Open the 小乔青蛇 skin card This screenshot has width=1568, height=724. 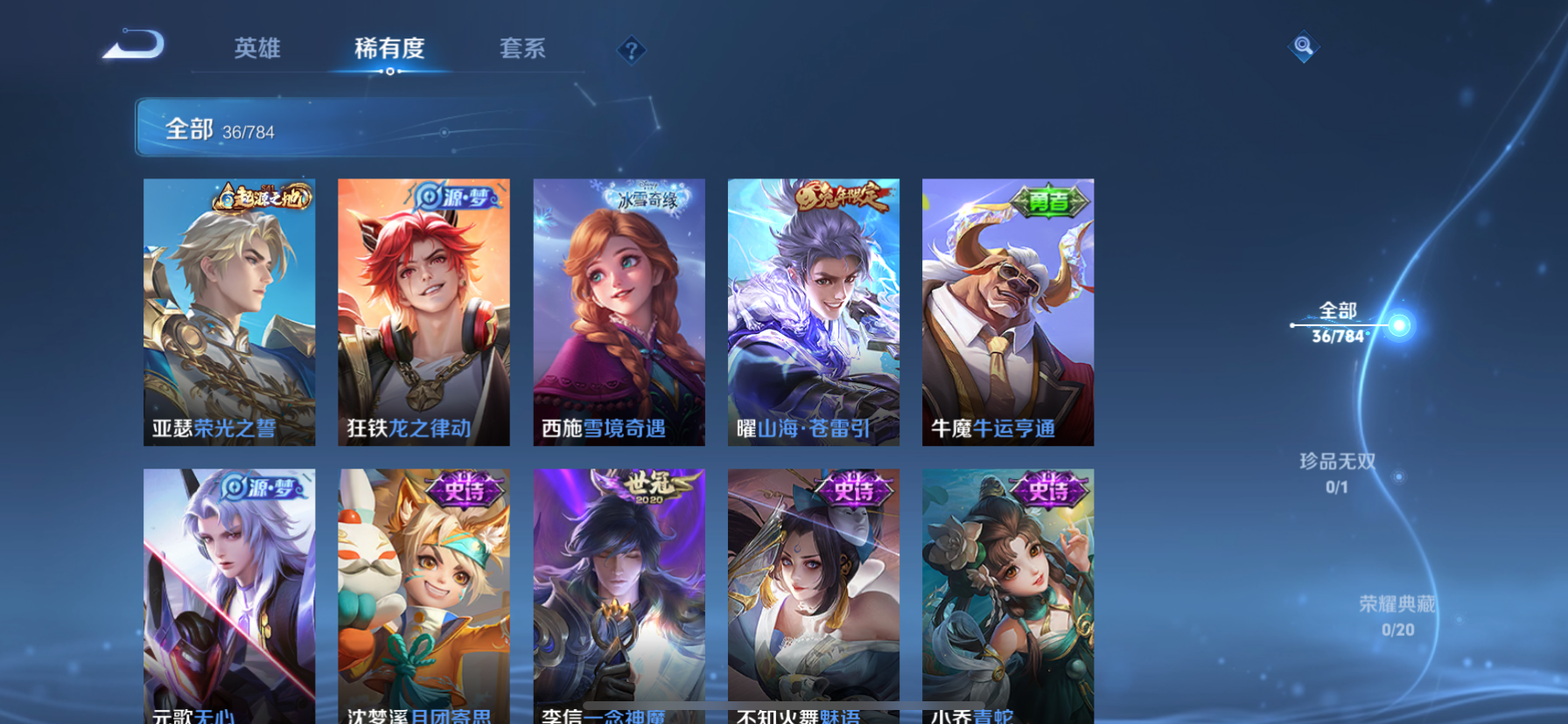(x=1008, y=595)
